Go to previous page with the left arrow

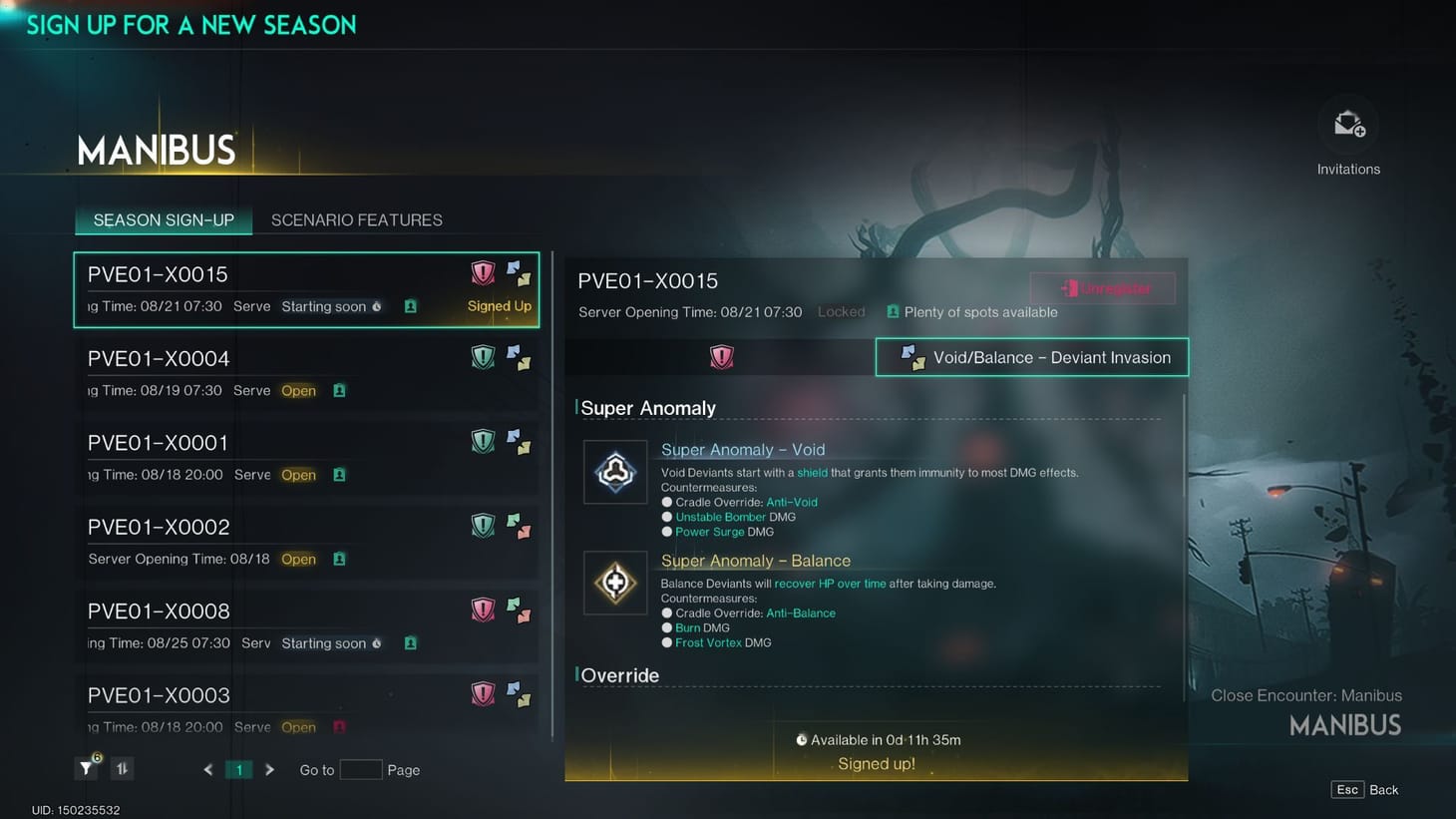207,769
